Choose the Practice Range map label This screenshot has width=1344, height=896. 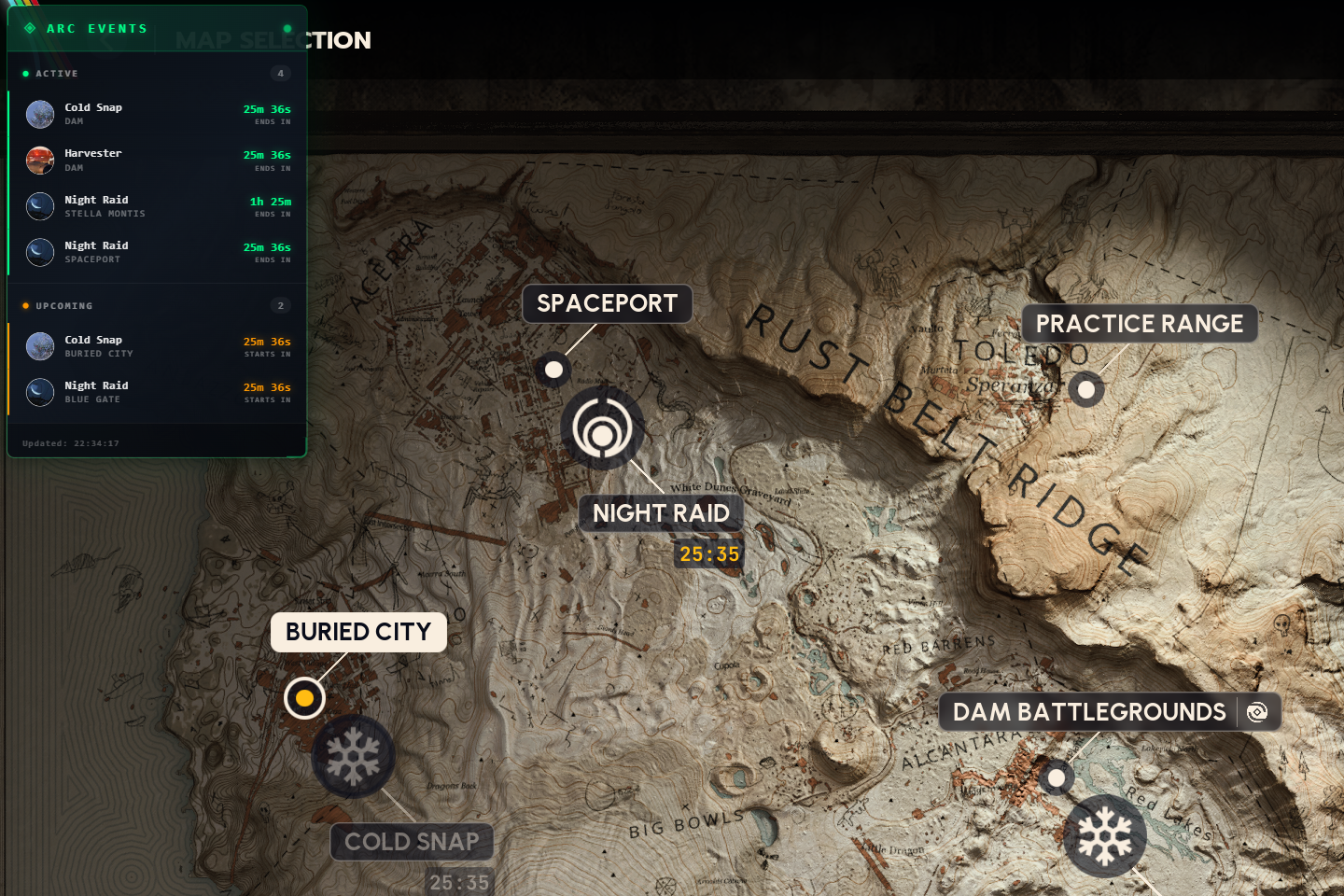[1139, 324]
